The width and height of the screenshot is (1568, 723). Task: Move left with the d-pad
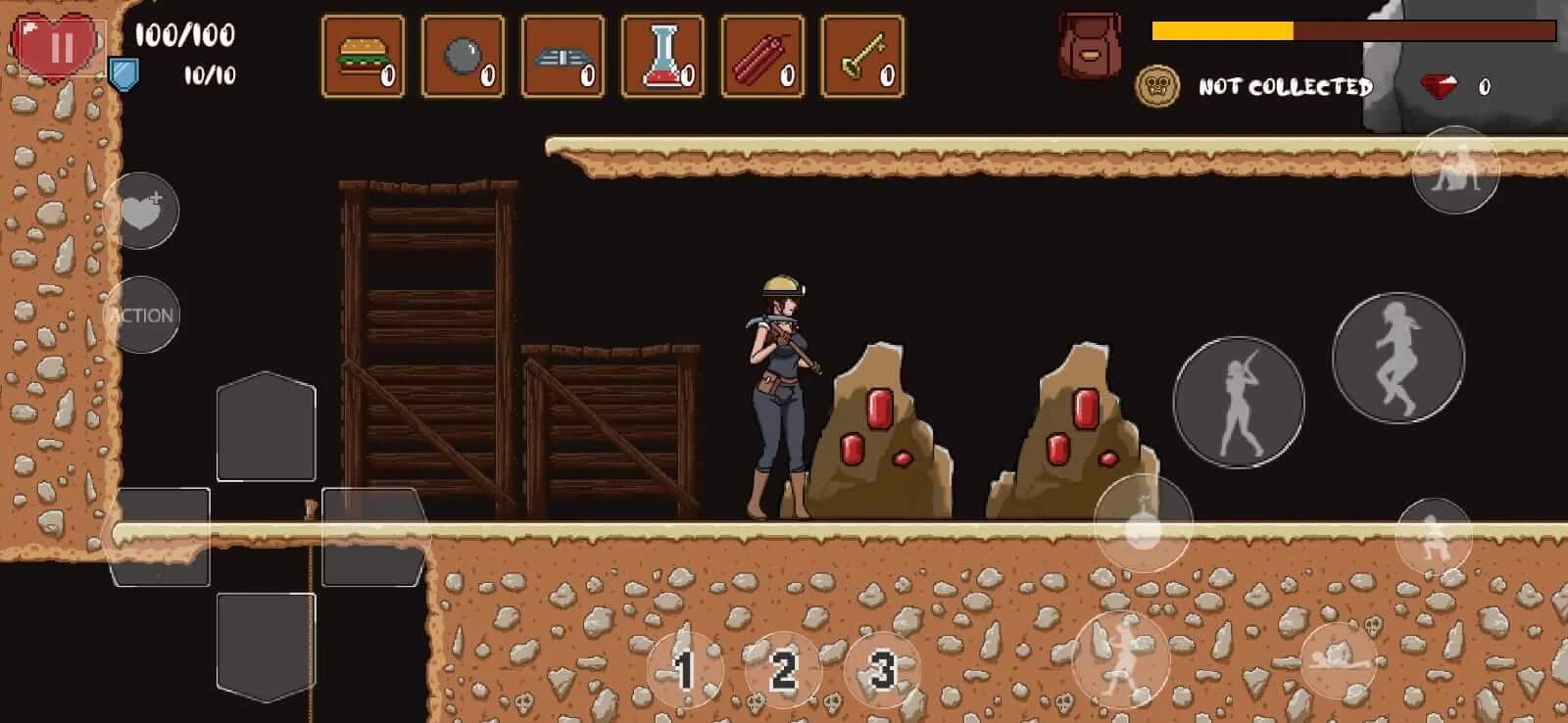coord(160,537)
